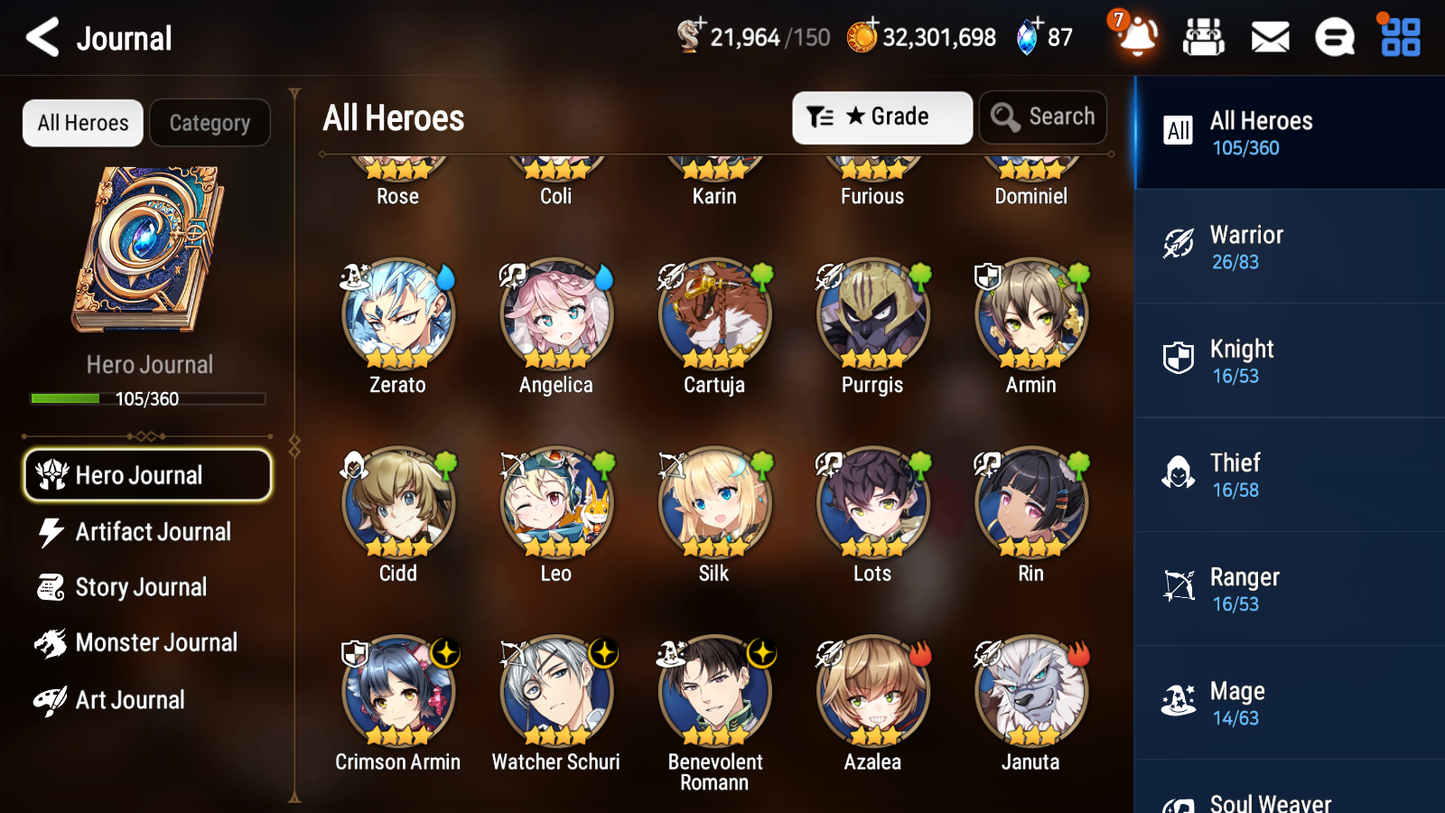
Task: Tap the plus beside the skystone counter
Action: tap(1036, 24)
